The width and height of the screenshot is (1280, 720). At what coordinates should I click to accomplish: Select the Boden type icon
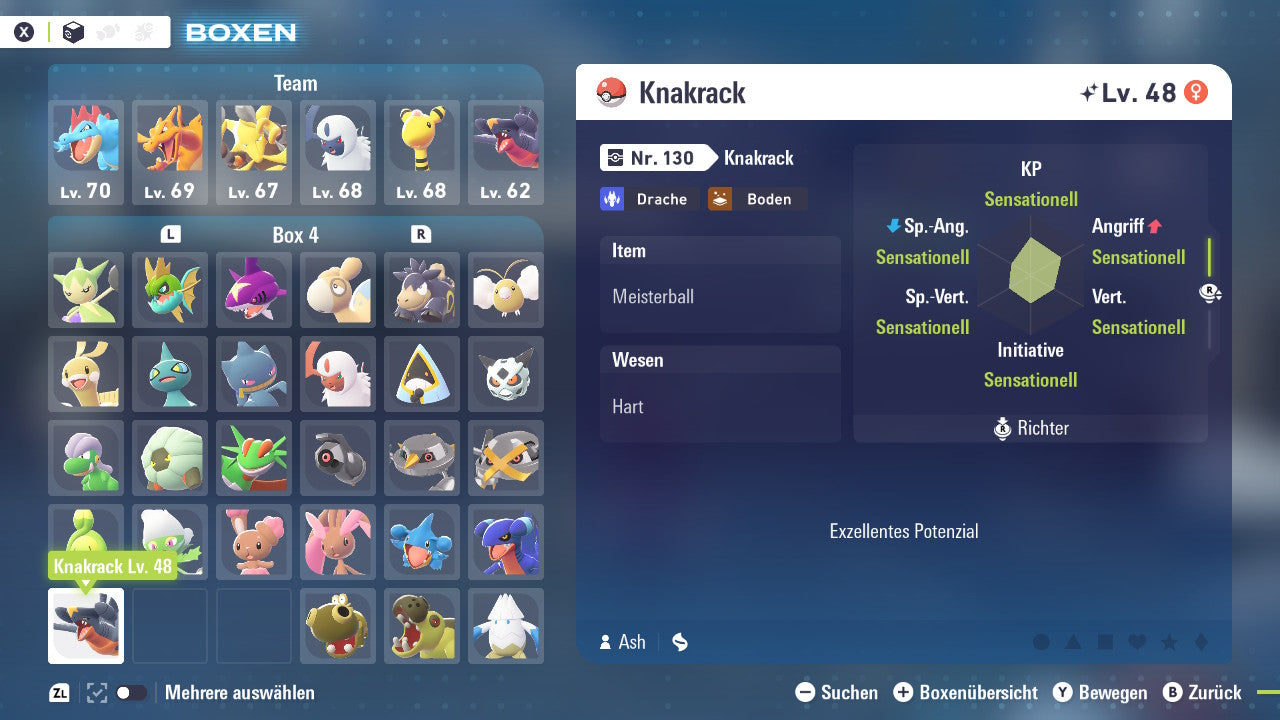tap(757, 199)
